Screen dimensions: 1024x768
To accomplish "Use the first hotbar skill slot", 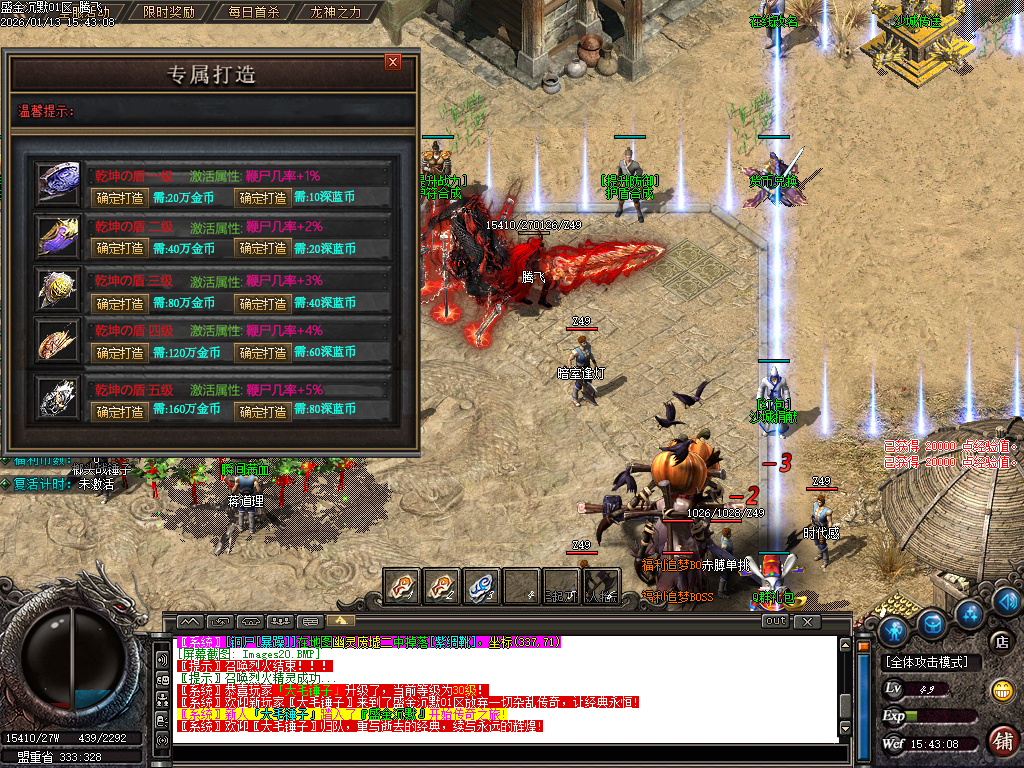I will (402, 586).
